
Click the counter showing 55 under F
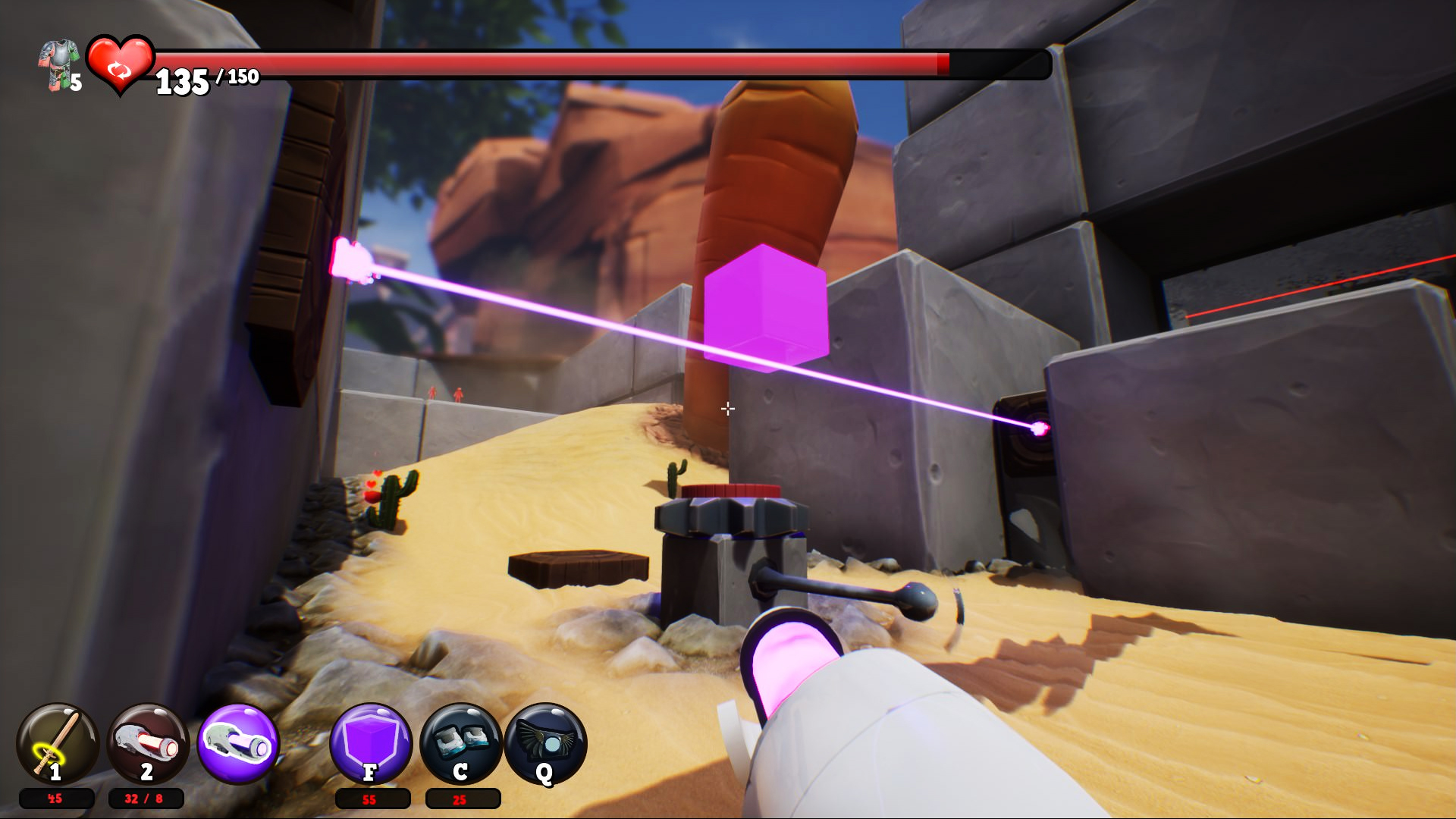[369, 800]
